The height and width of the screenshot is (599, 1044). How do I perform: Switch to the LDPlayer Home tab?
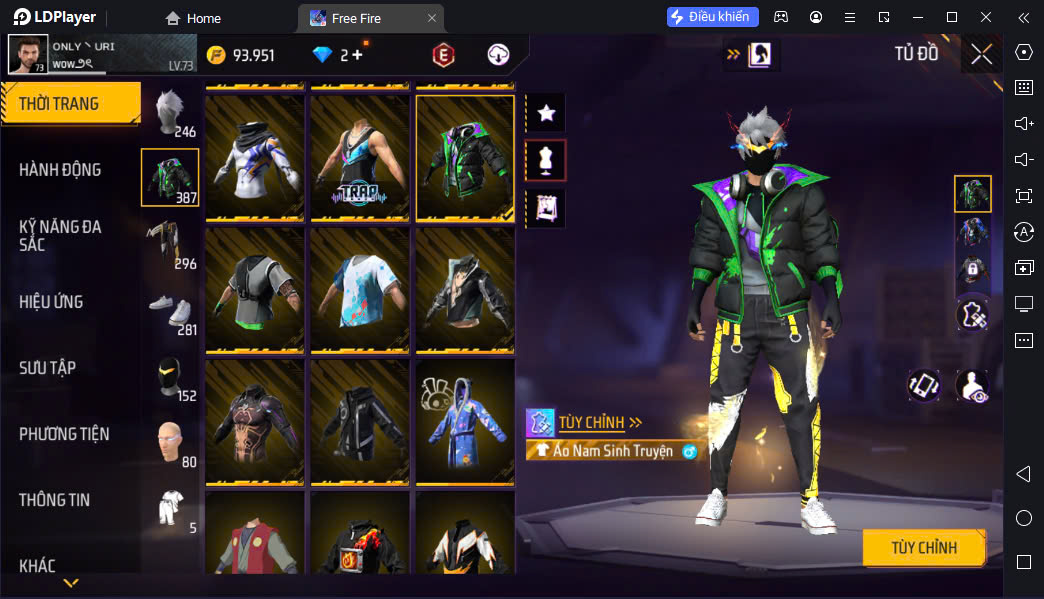[x=194, y=18]
